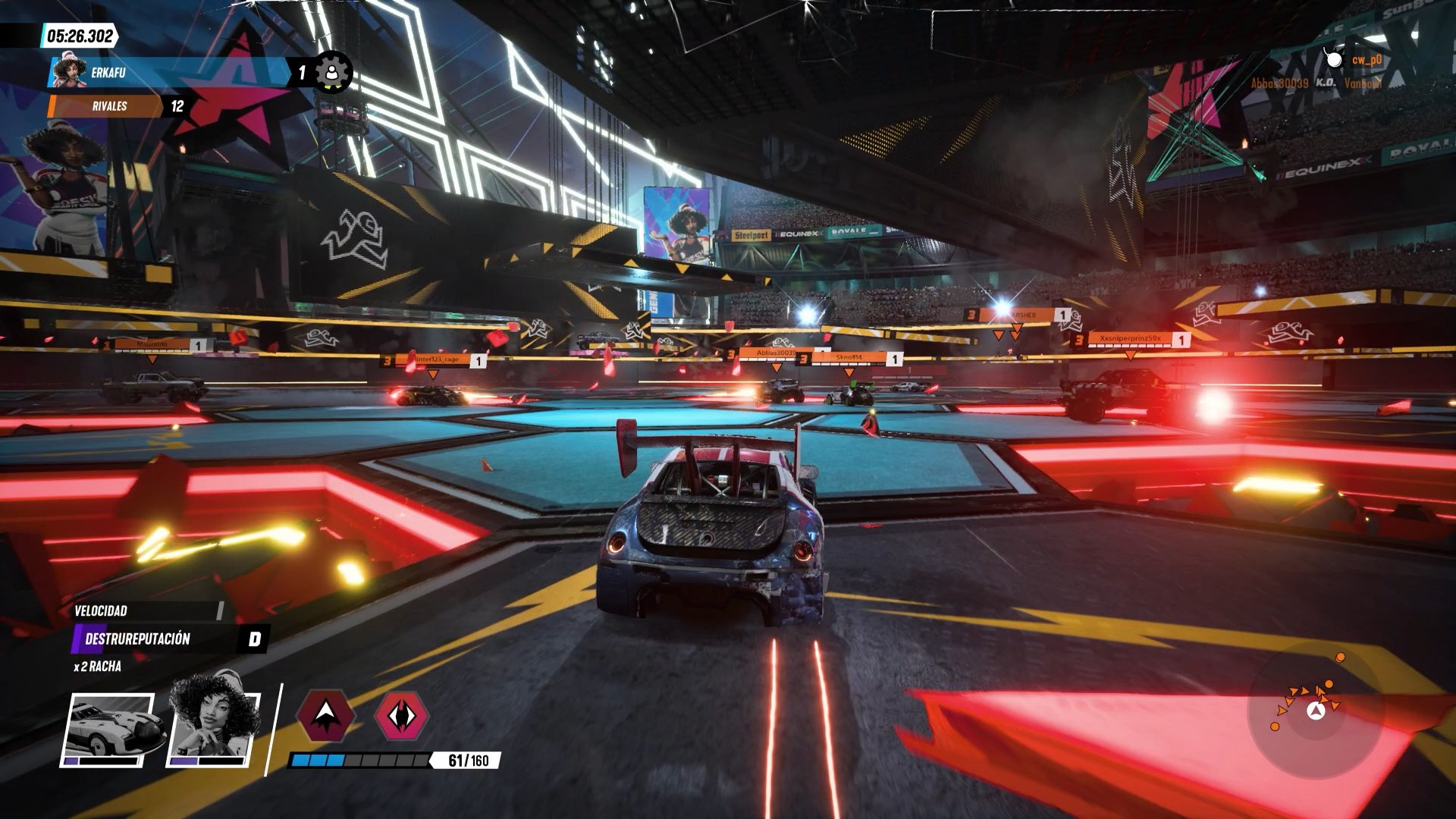Select the gear icon with person silhouette
Viewport: 1456px width, 819px height.
332,73
